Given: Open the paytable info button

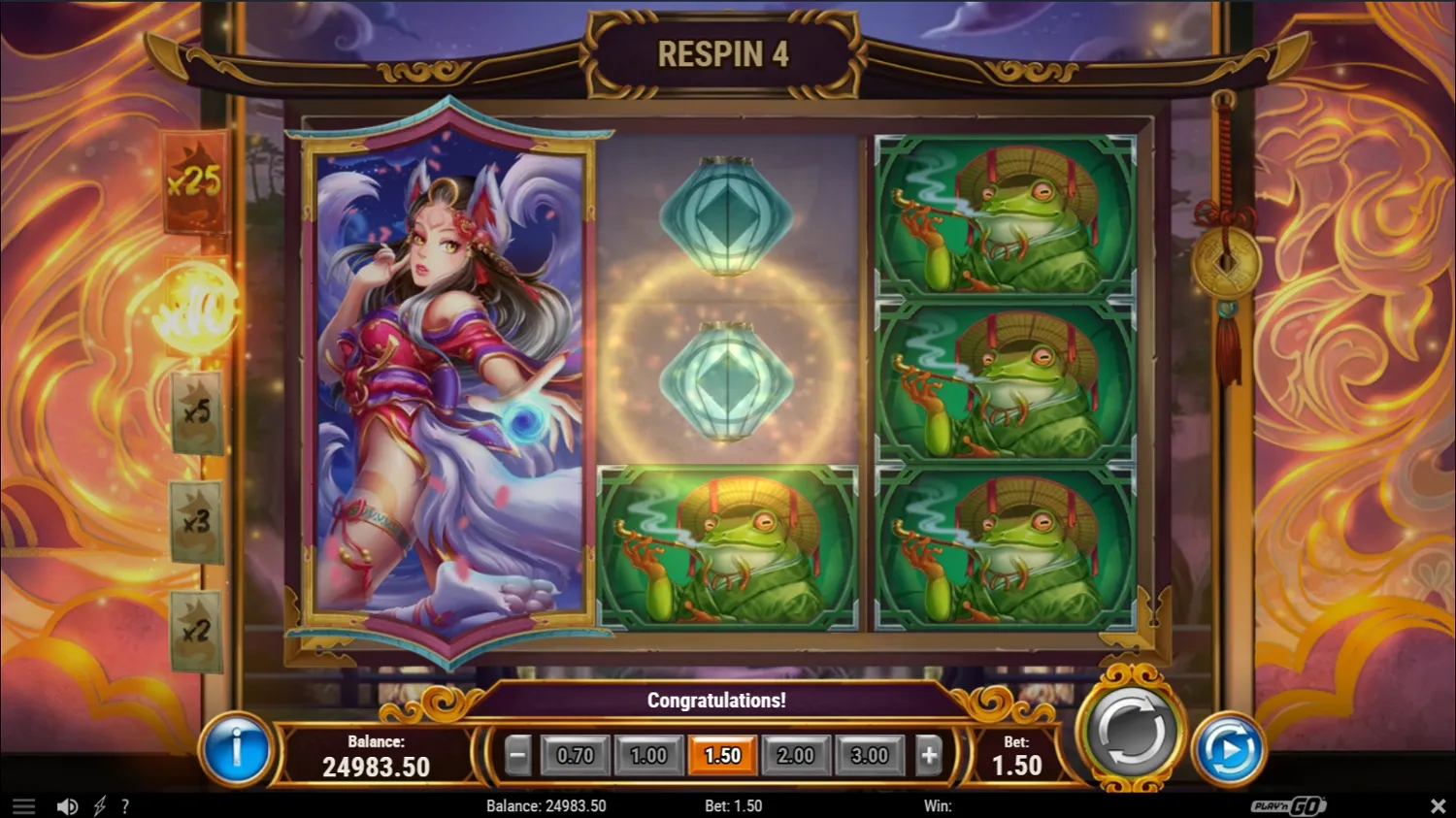Looking at the screenshot, I should 239,749.
